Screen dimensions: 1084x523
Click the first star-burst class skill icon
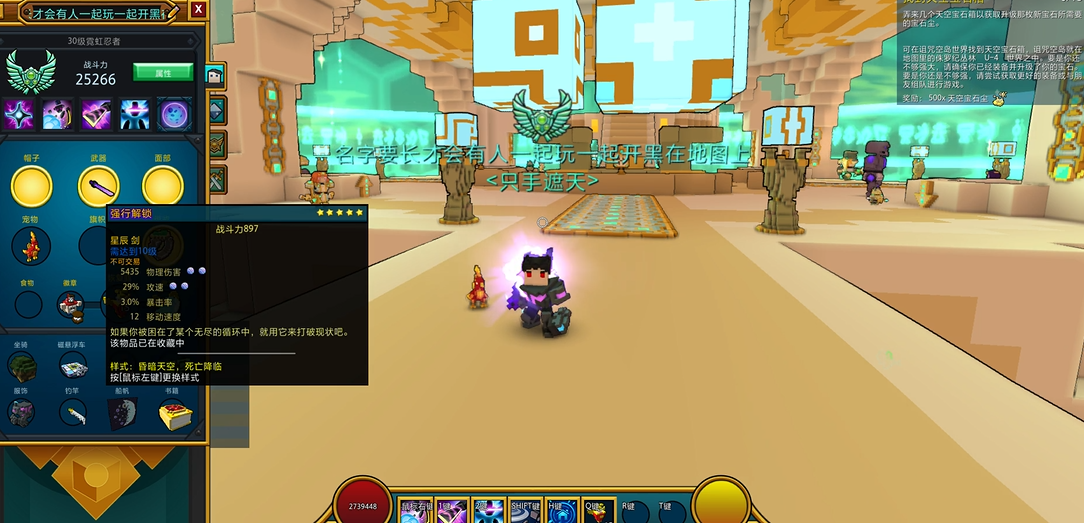[x=19, y=113]
